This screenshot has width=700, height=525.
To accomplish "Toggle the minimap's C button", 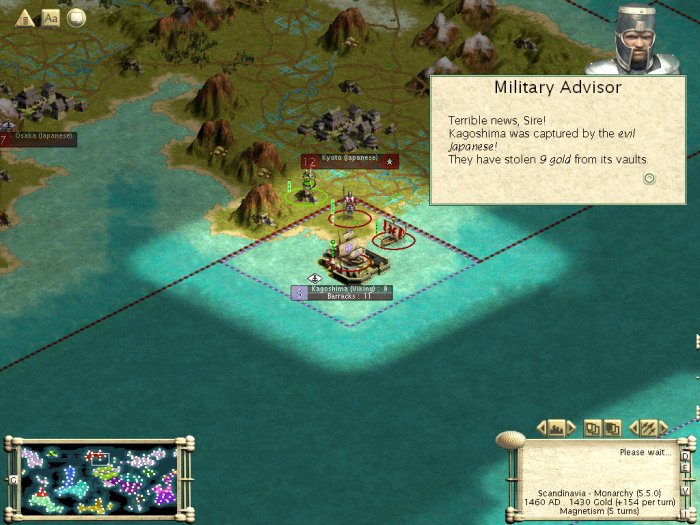I will (12, 479).
